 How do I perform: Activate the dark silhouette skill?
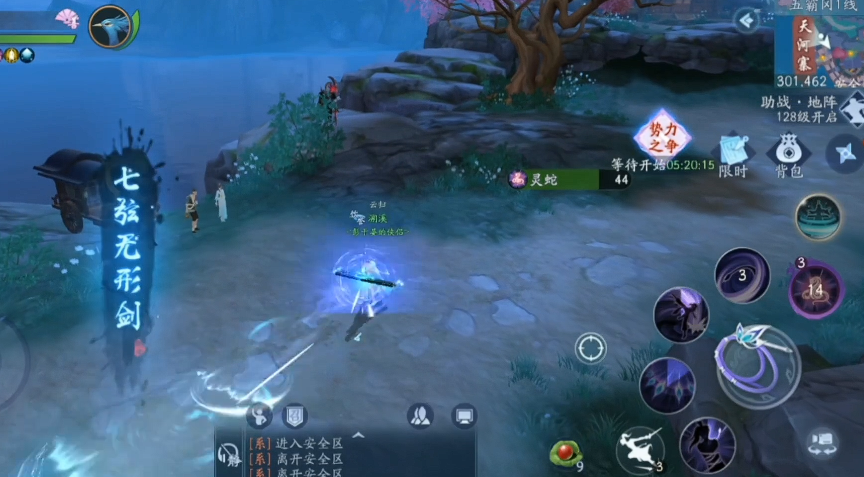click(x=707, y=444)
